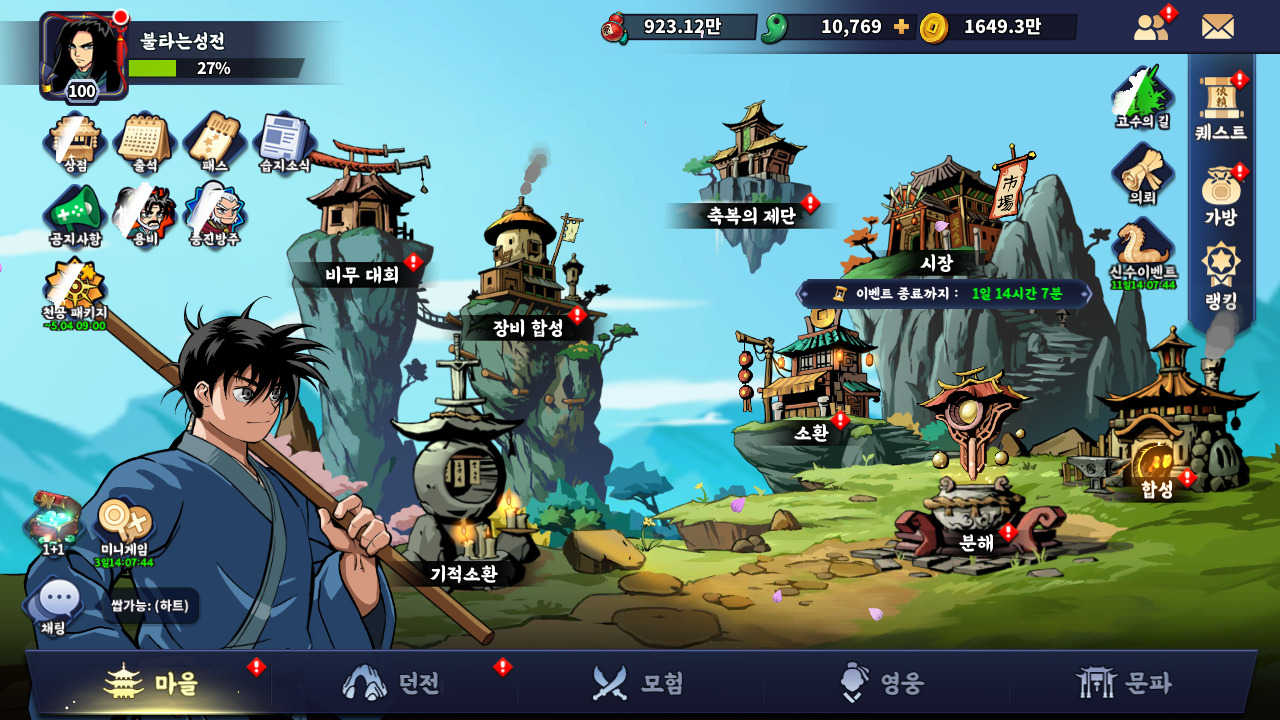1280x720 pixels.
Task: Switch to the 영웅 hero tab
Action: click(x=885, y=683)
